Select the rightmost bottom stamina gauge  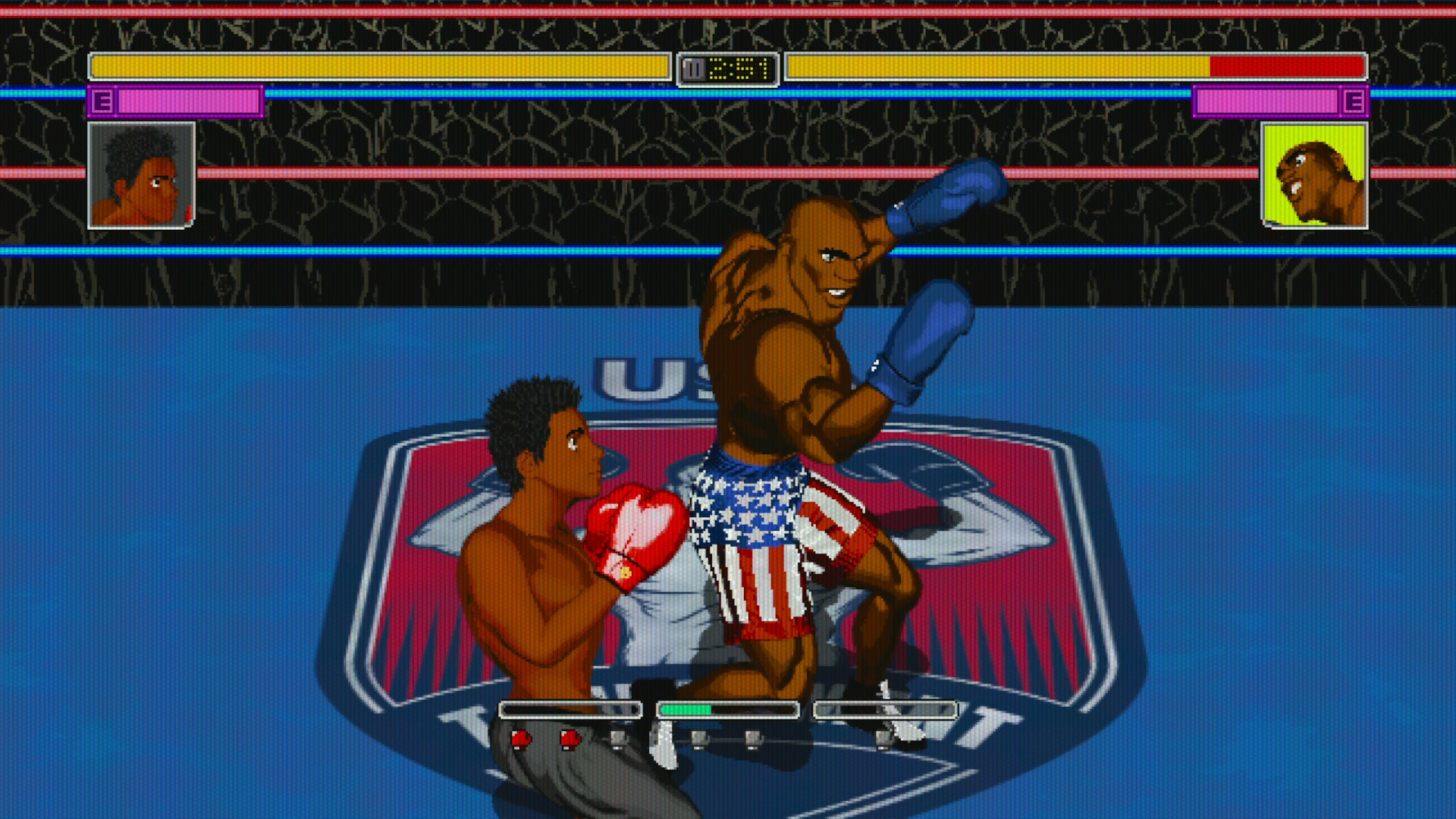tap(883, 709)
